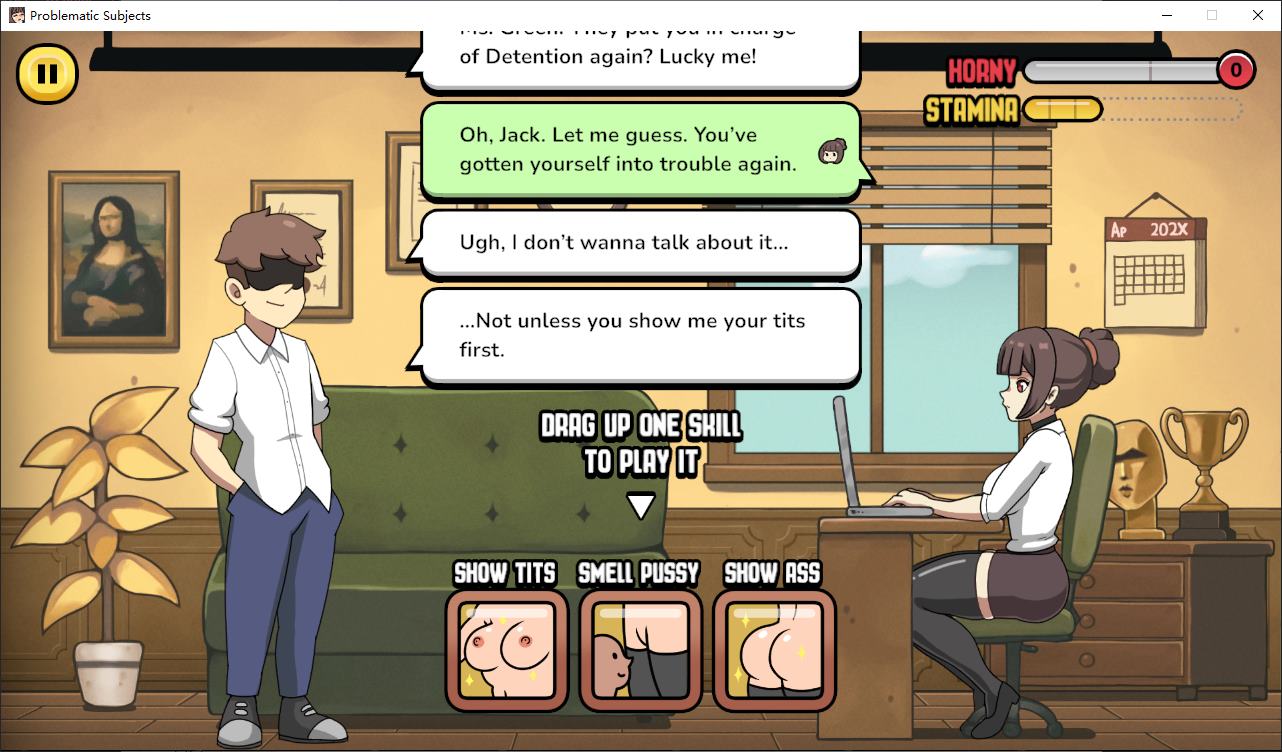Click the yellow Stamina bar
Image resolution: width=1282 pixels, height=752 pixels.
pyautogui.click(x=1064, y=109)
